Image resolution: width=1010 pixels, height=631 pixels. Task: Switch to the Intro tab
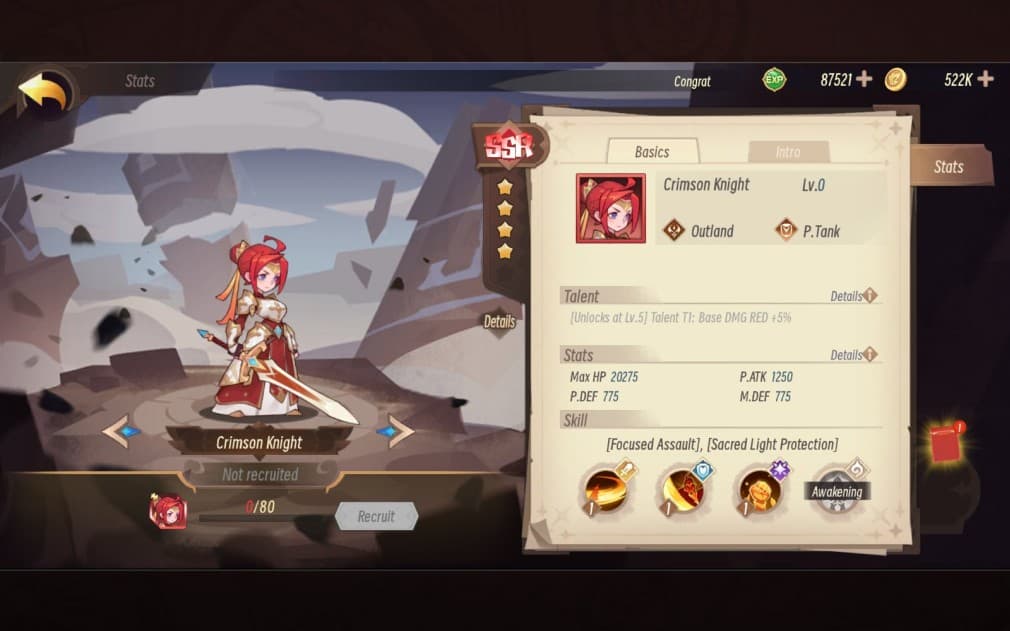click(x=788, y=152)
